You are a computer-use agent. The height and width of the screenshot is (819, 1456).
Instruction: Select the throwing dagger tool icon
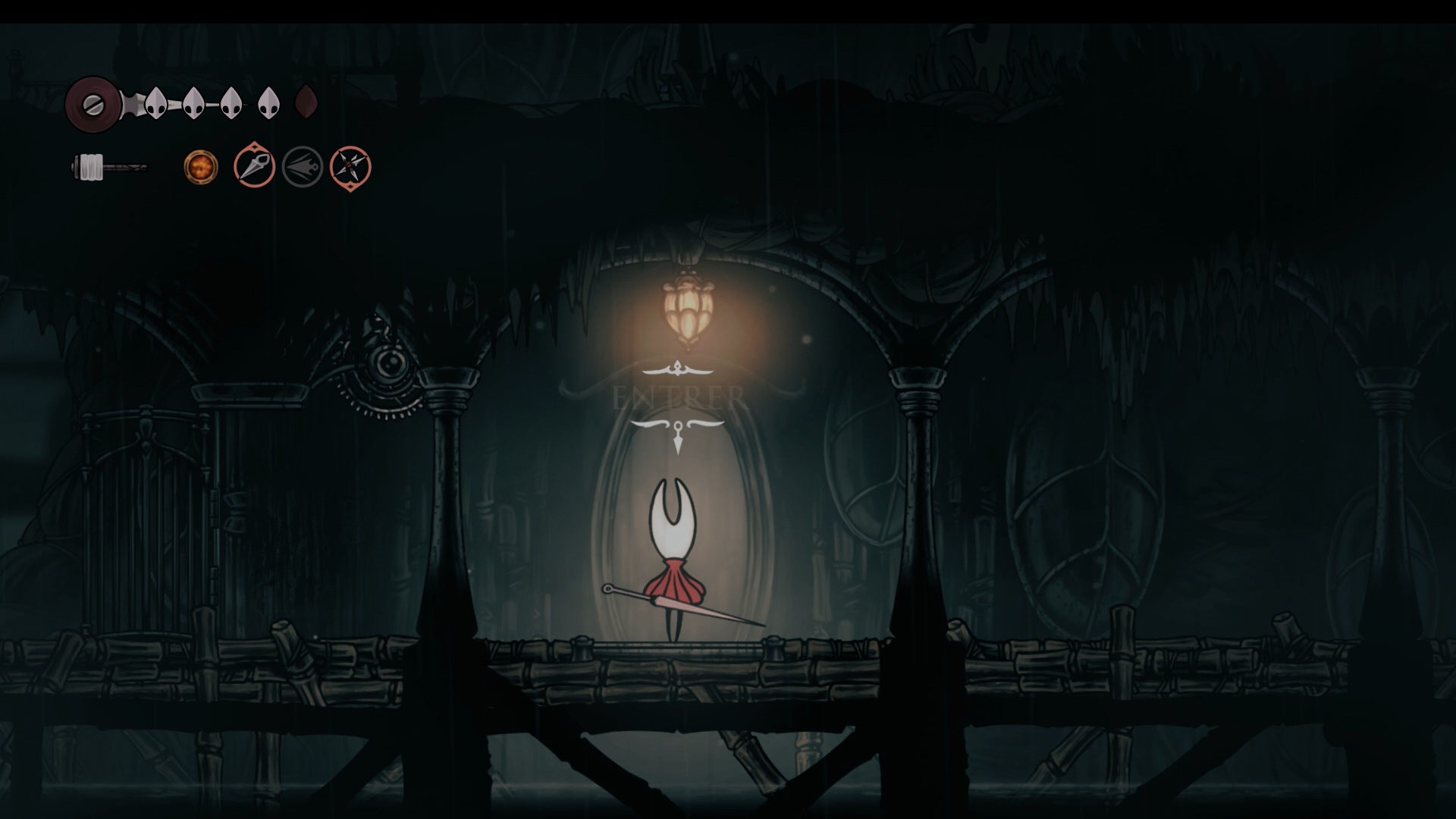coord(254,167)
